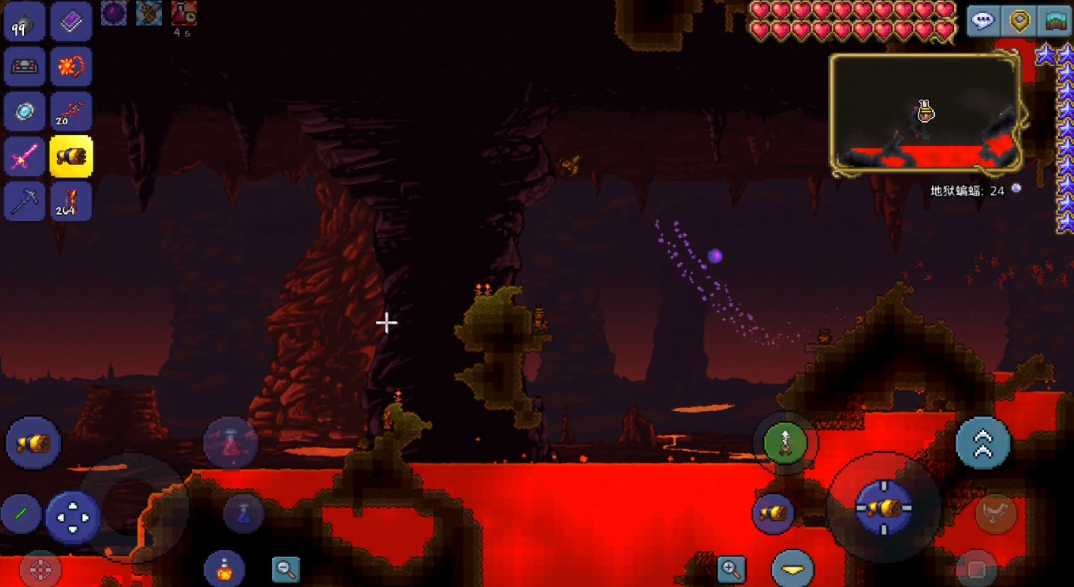Viewport: 1074px width, 587px height.
Task: Use the quick heal red potion
Action: coord(230,442)
